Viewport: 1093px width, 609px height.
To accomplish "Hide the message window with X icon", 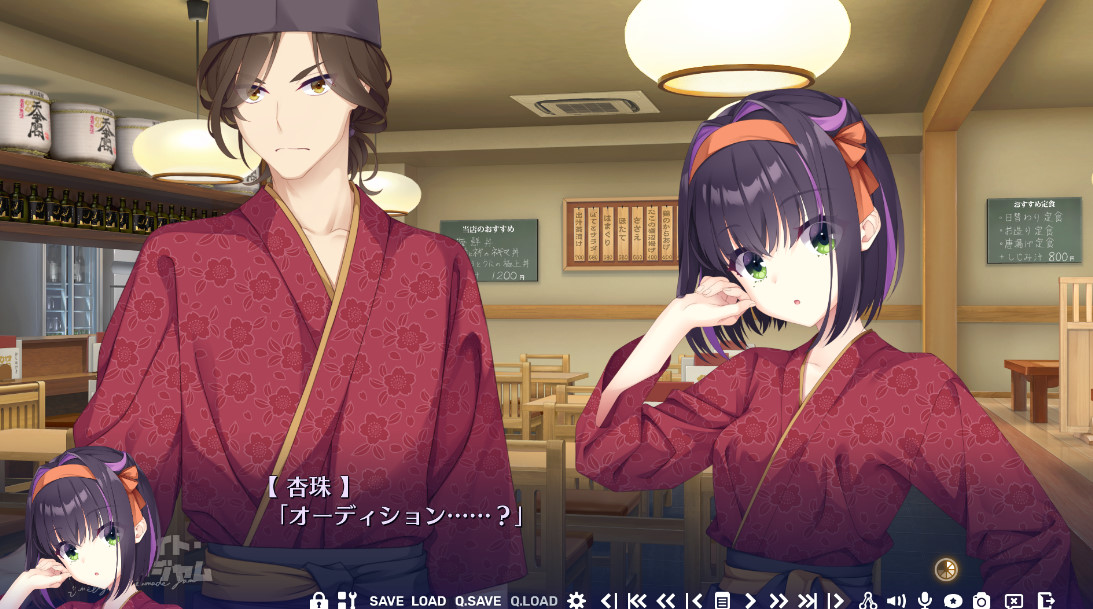I will tap(1013, 601).
